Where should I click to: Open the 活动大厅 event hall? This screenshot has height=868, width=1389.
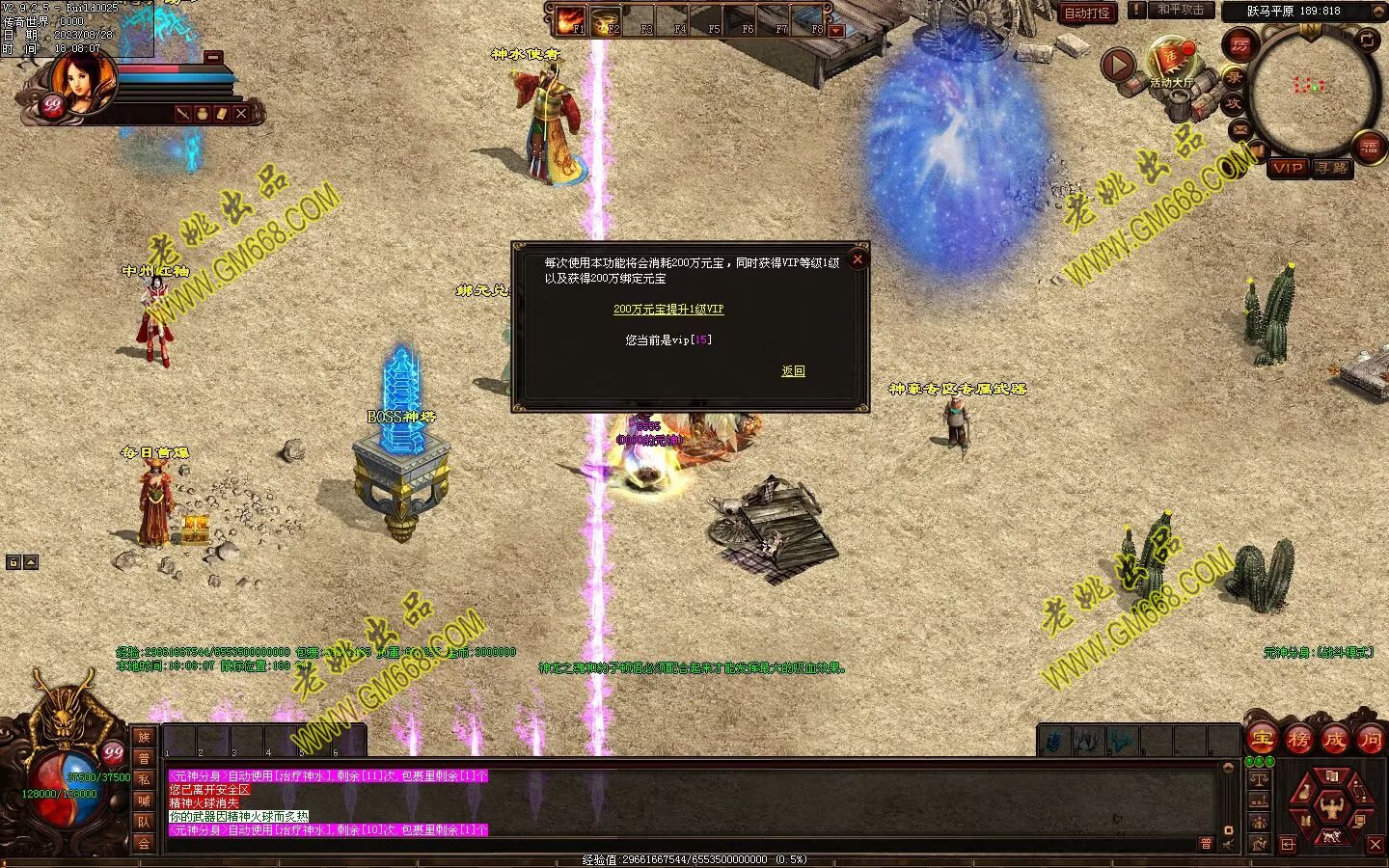(1171, 62)
